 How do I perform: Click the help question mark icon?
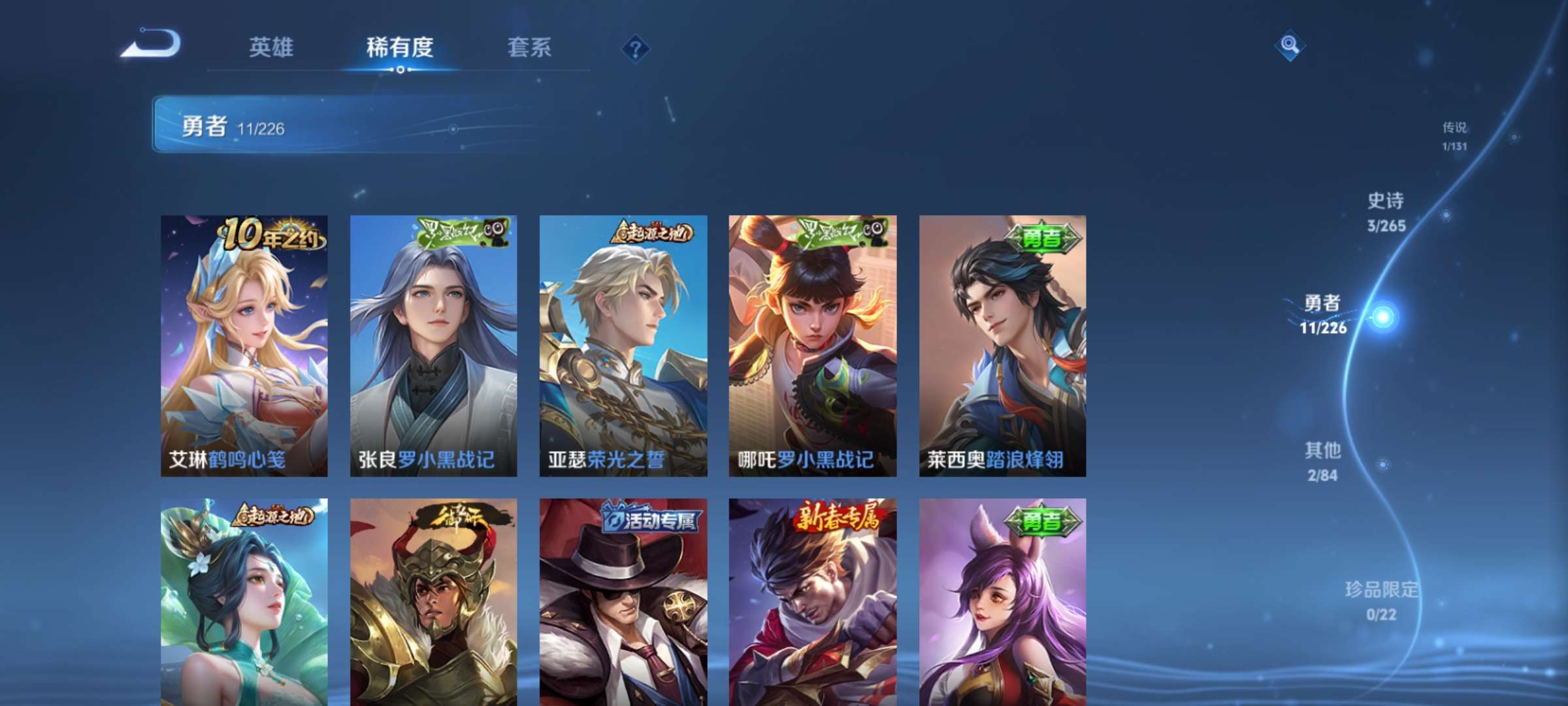coord(636,47)
